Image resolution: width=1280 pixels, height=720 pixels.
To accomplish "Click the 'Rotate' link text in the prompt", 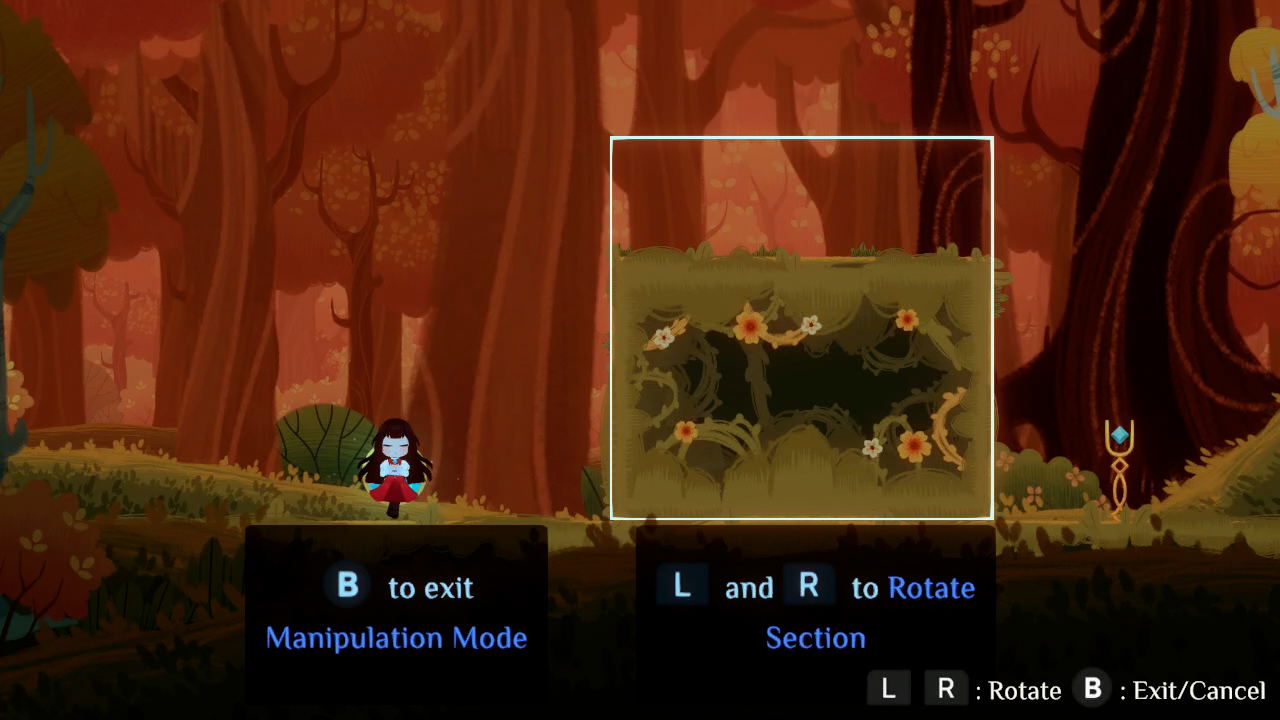I will (x=932, y=587).
